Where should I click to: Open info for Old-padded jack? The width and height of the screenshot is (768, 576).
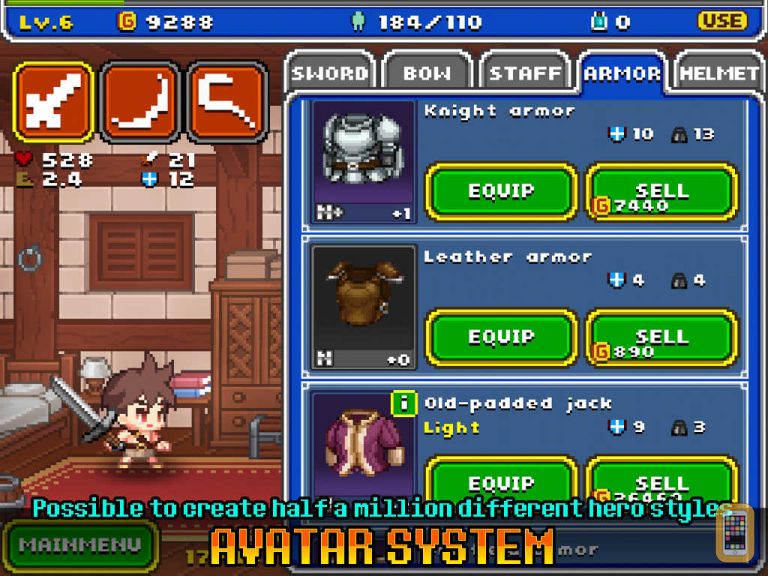pyautogui.click(x=404, y=404)
